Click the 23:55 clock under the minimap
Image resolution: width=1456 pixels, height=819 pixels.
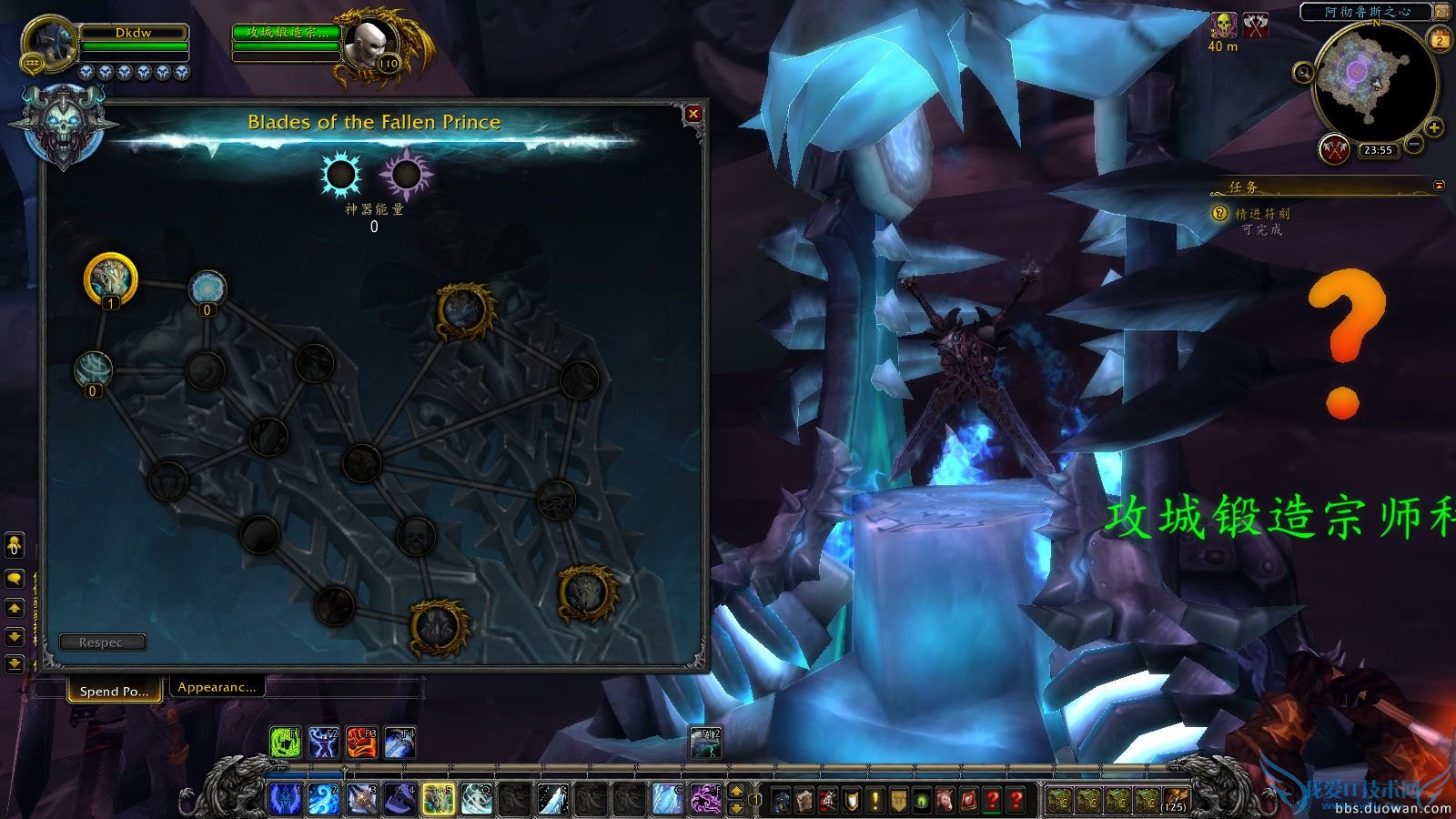(1378, 149)
